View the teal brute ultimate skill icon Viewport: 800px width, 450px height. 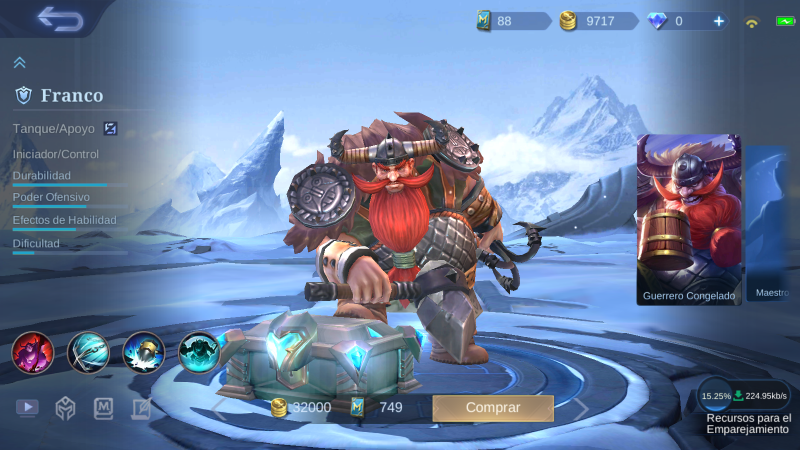click(199, 352)
